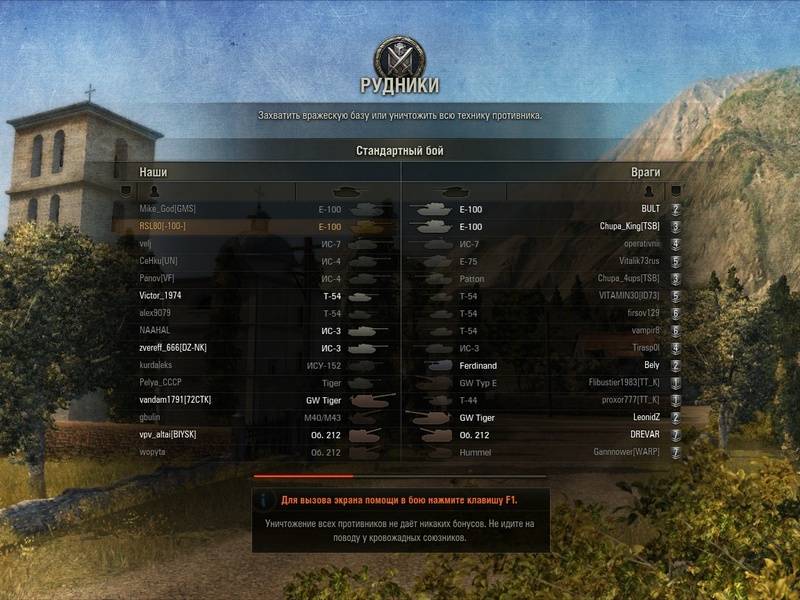This screenshot has width=800, height=600.
Task: Pick enemy LeonidZ with the GW Tiger
Action: pyautogui.click(x=642, y=418)
